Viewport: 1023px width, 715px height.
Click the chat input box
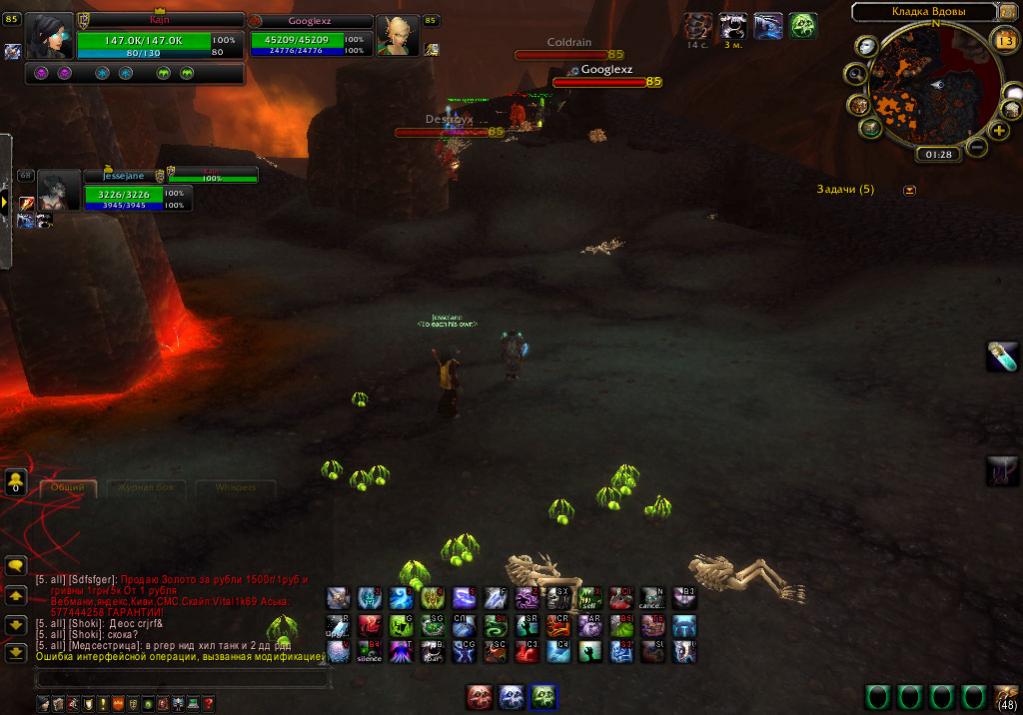(x=180, y=679)
